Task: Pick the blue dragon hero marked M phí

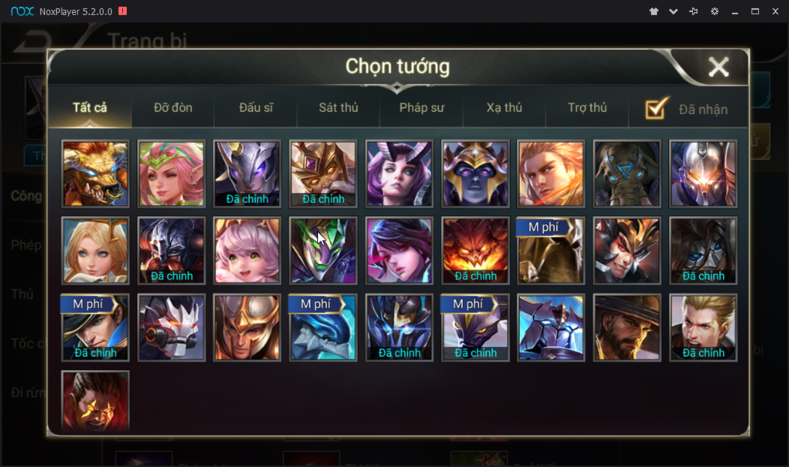Action: pyautogui.click(x=323, y=327)
